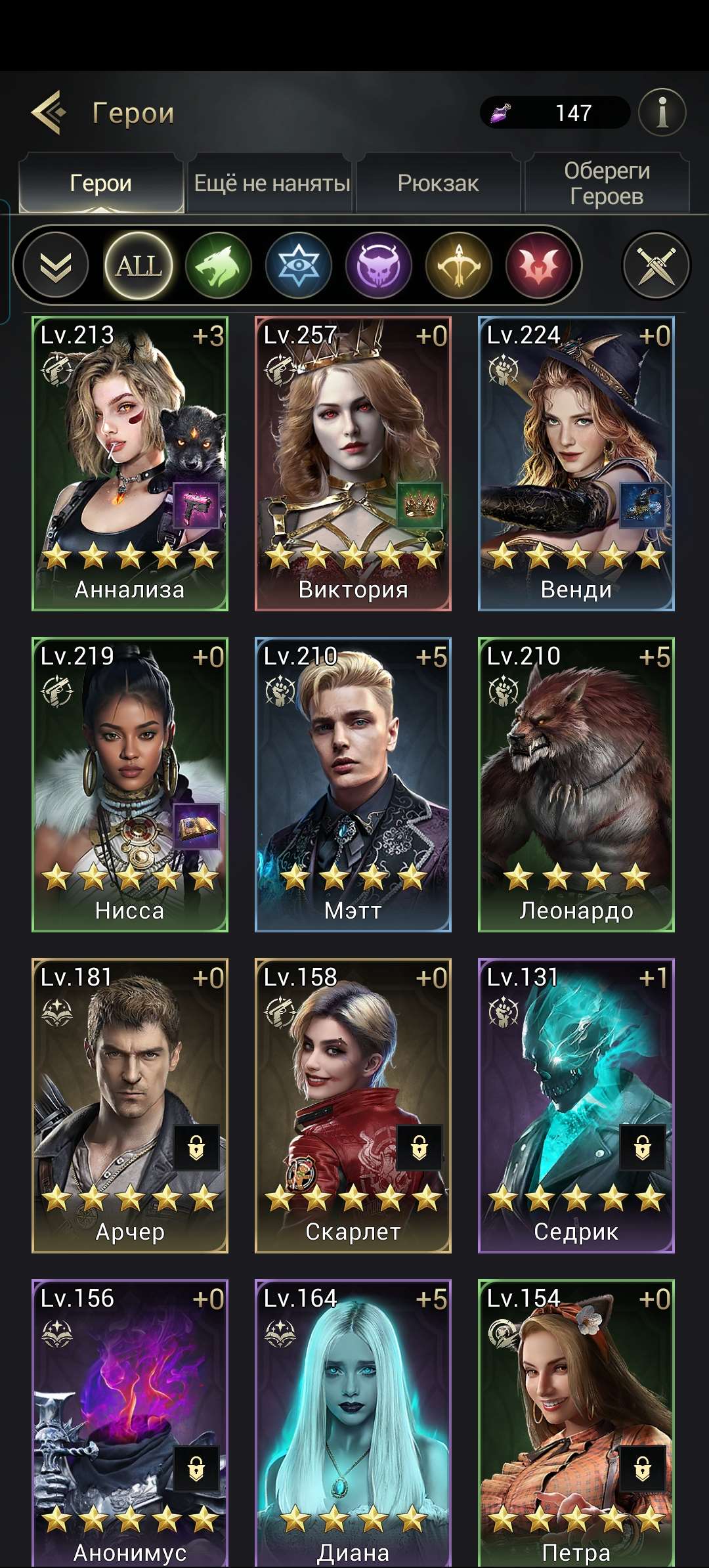
Task: Open the info button in the header
Action: 662,113
